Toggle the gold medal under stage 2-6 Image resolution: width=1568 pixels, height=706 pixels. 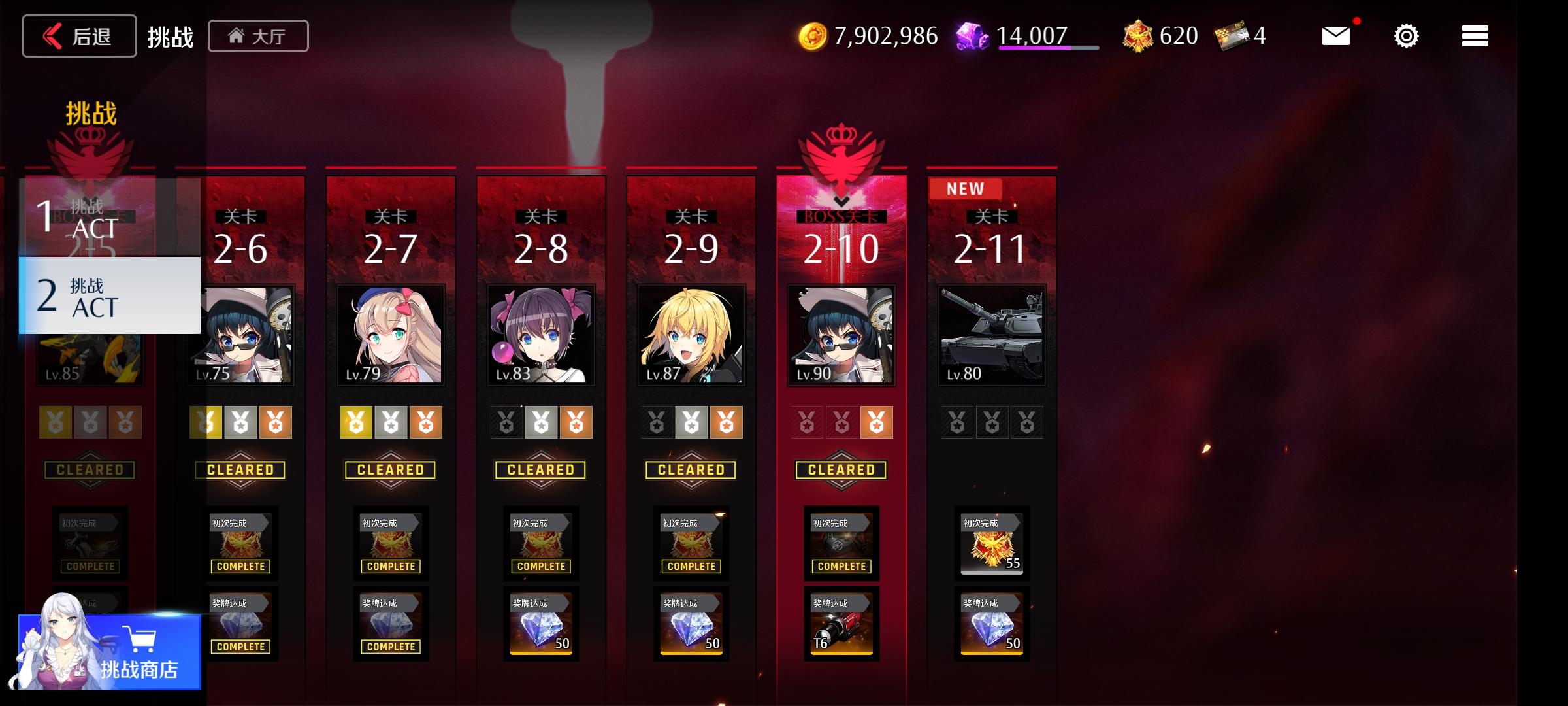205,422
